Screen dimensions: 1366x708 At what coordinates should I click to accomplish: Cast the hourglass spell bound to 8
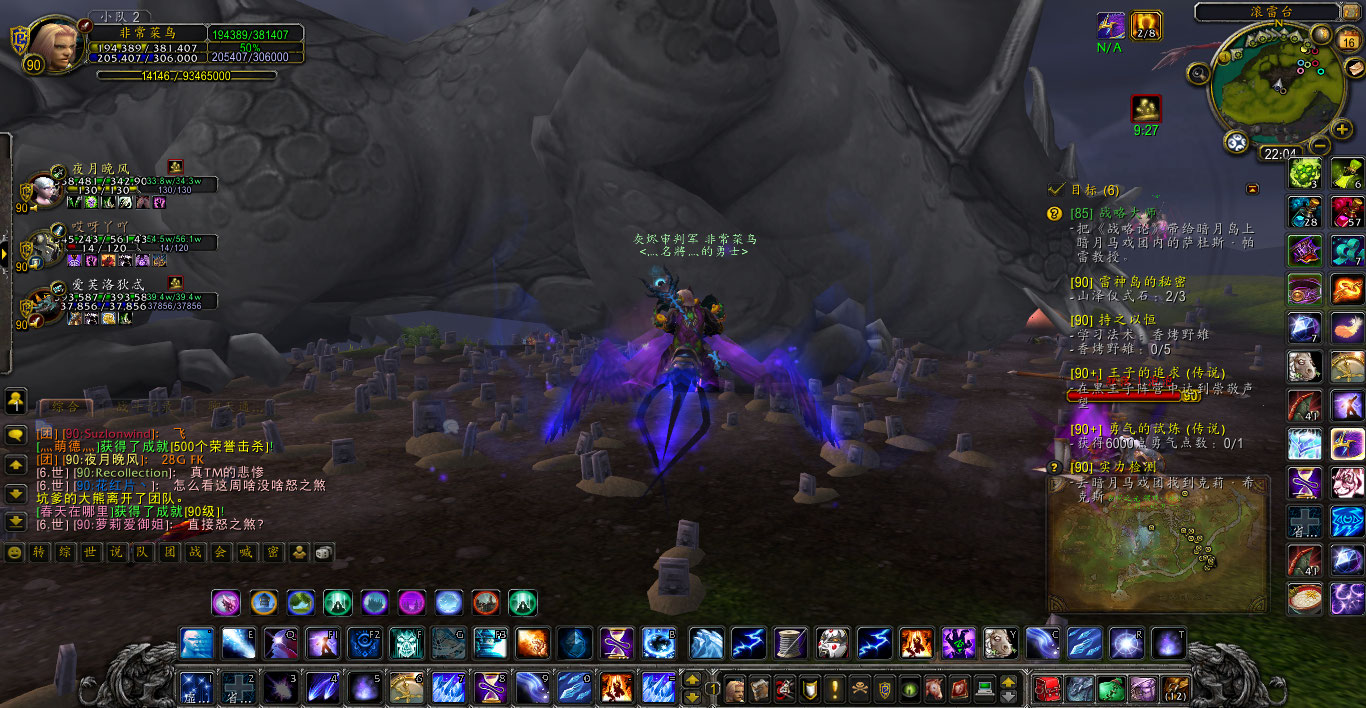(x=490, y=687)
